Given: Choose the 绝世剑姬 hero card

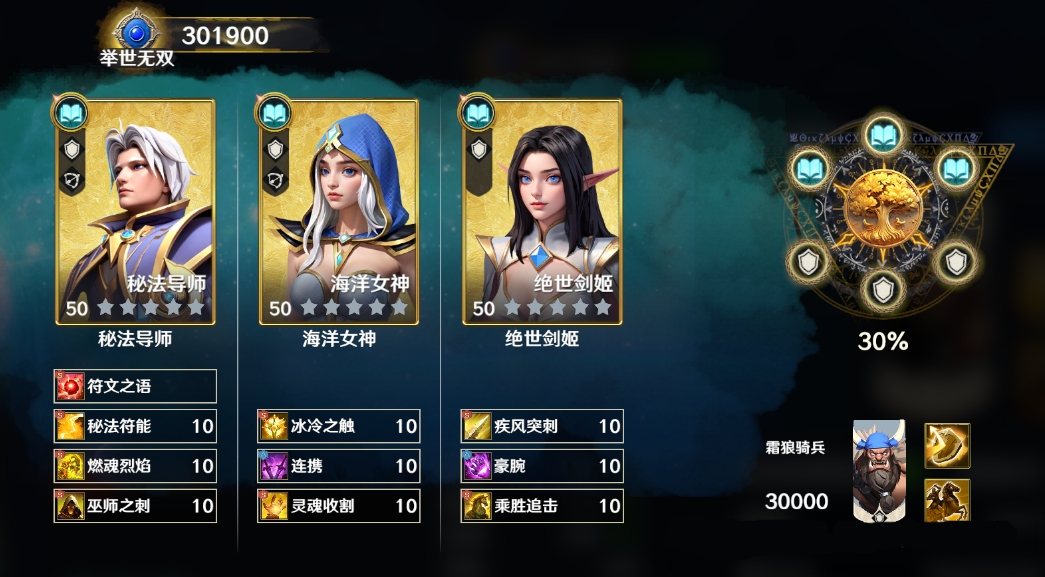Looking at the screenshot, I should pos(542,212).
